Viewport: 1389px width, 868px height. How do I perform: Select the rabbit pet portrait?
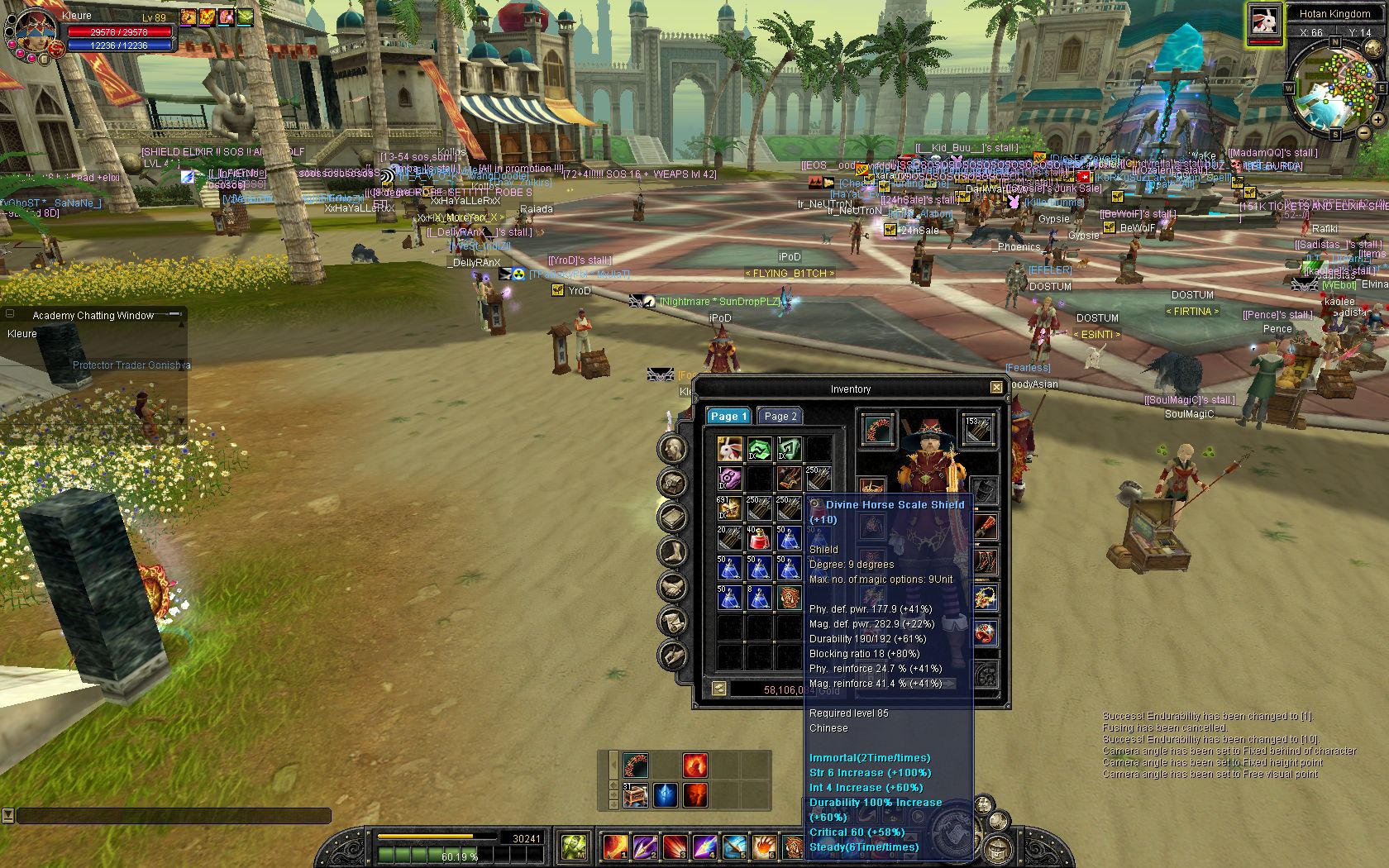coord(1264,20)
